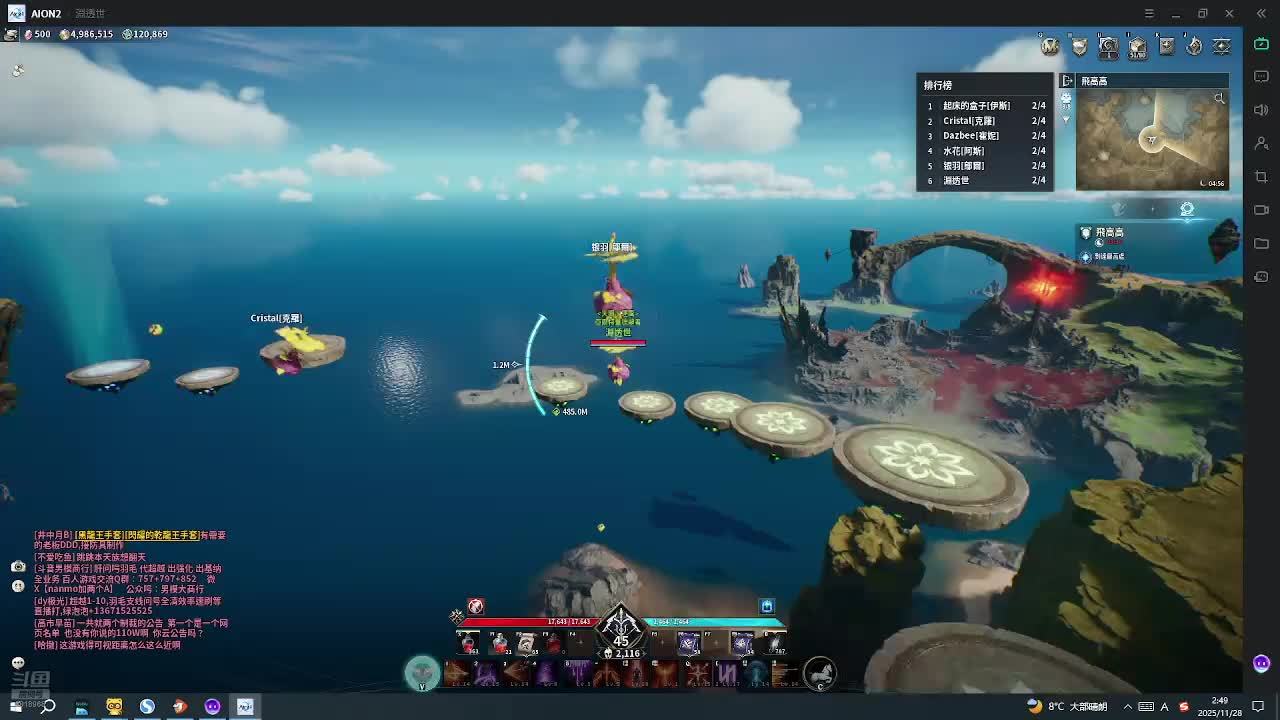Click the minimap's magnifier zoom button
The image size is (1280, 720).
1219,98
